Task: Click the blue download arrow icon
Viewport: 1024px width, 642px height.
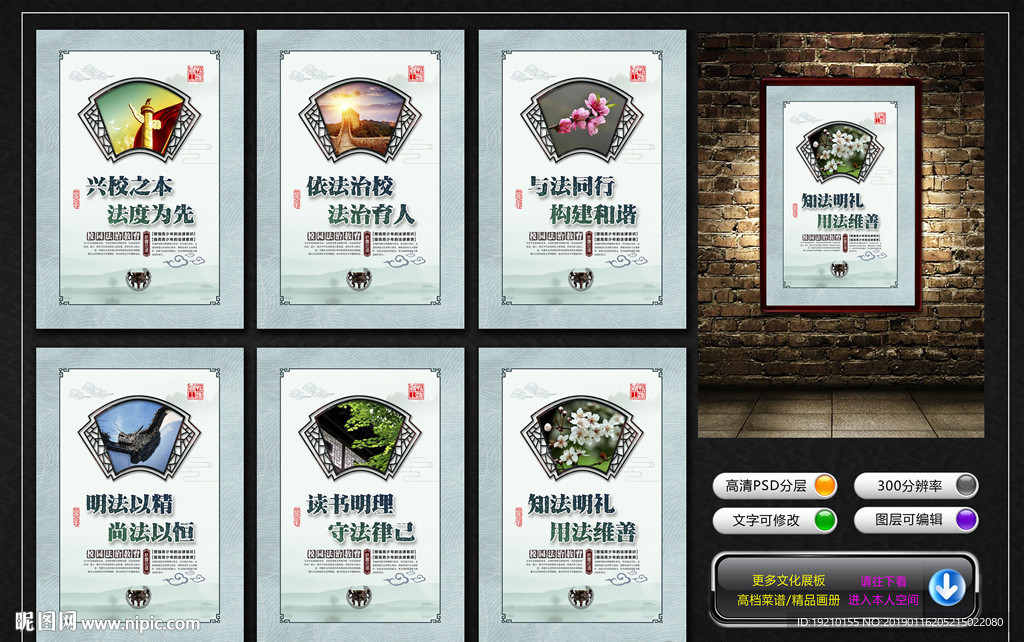Action: 947,587
